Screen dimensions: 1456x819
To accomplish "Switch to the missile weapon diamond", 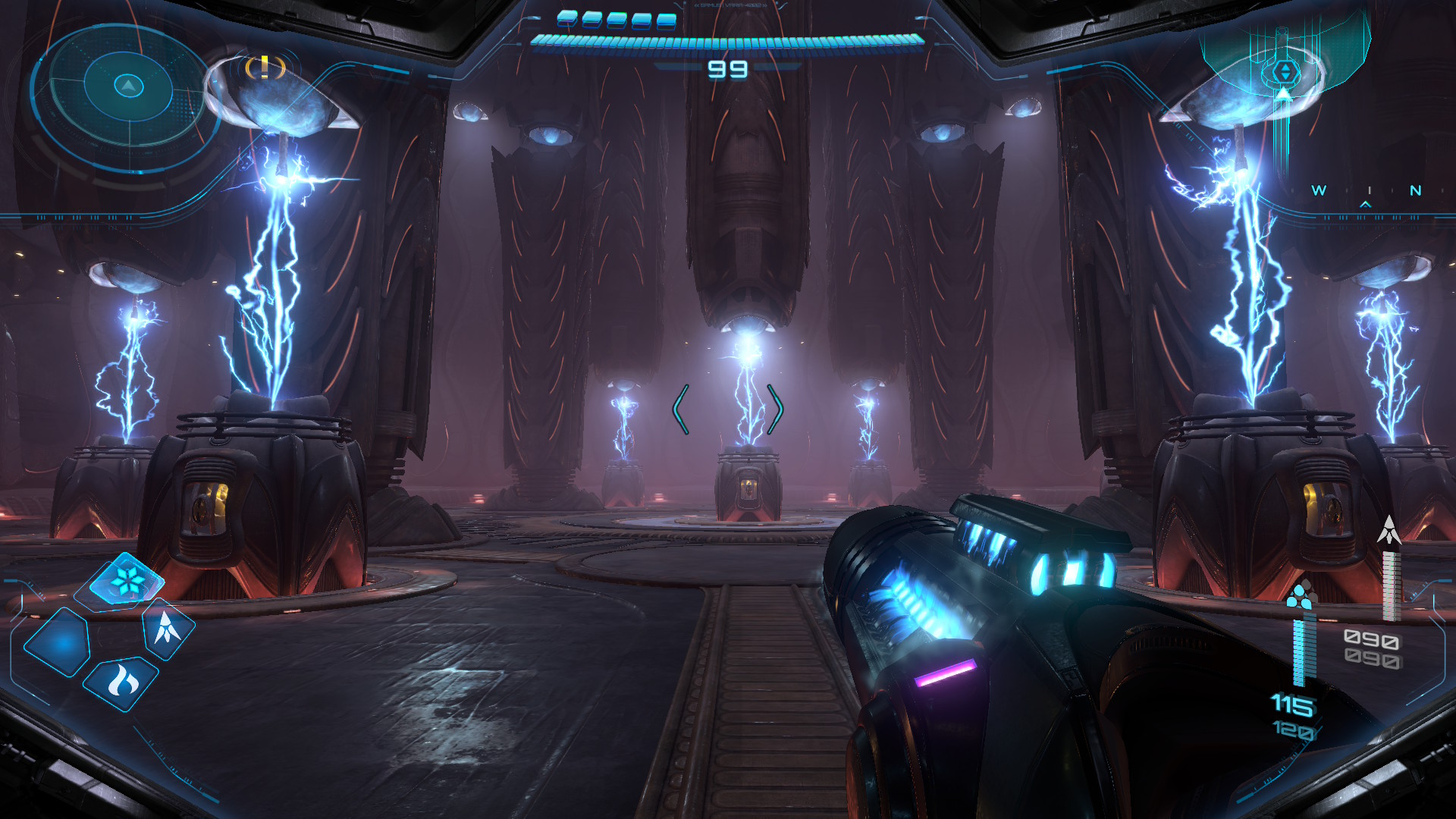I will click(168, 628).
